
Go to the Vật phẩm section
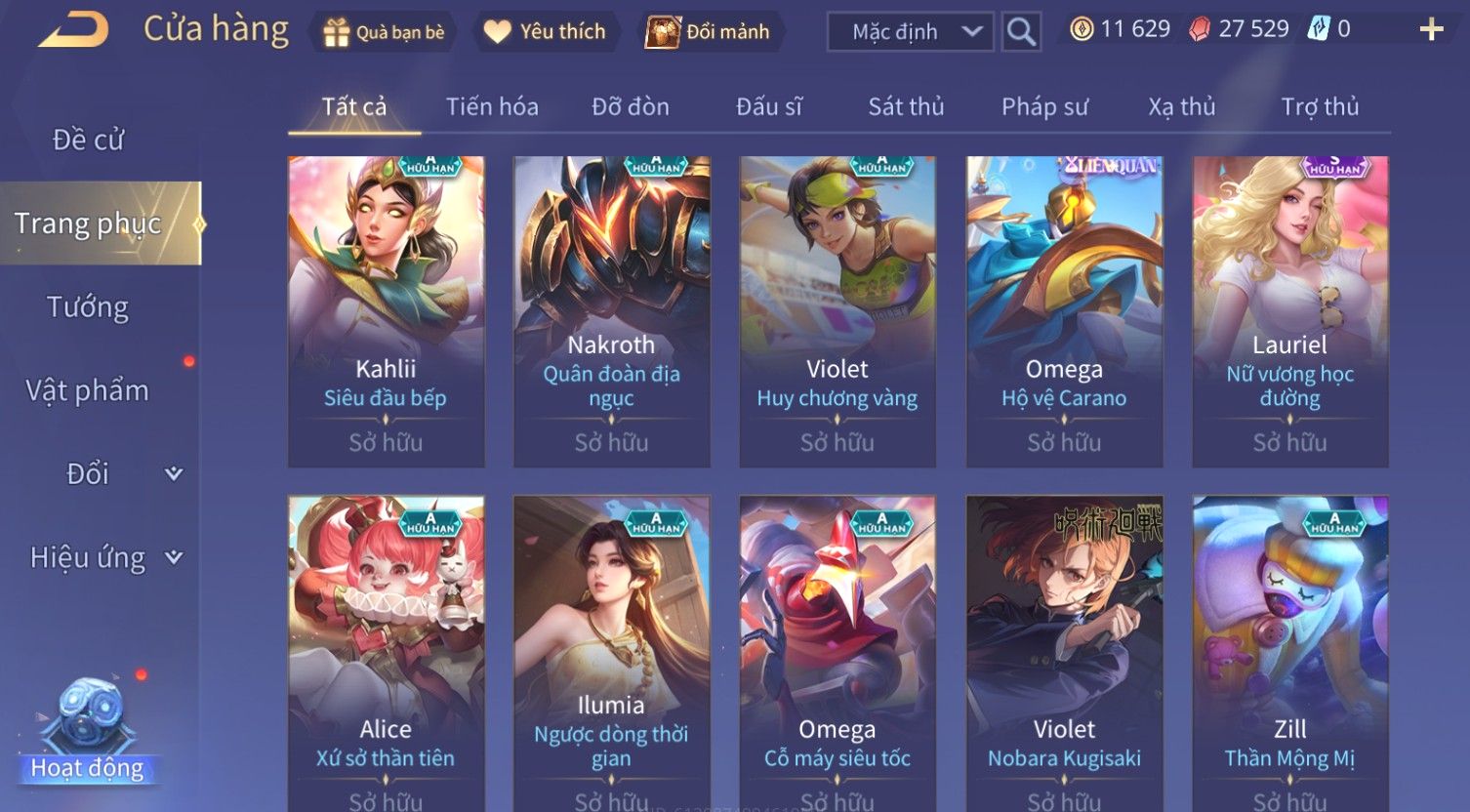[x=88, y=390]
